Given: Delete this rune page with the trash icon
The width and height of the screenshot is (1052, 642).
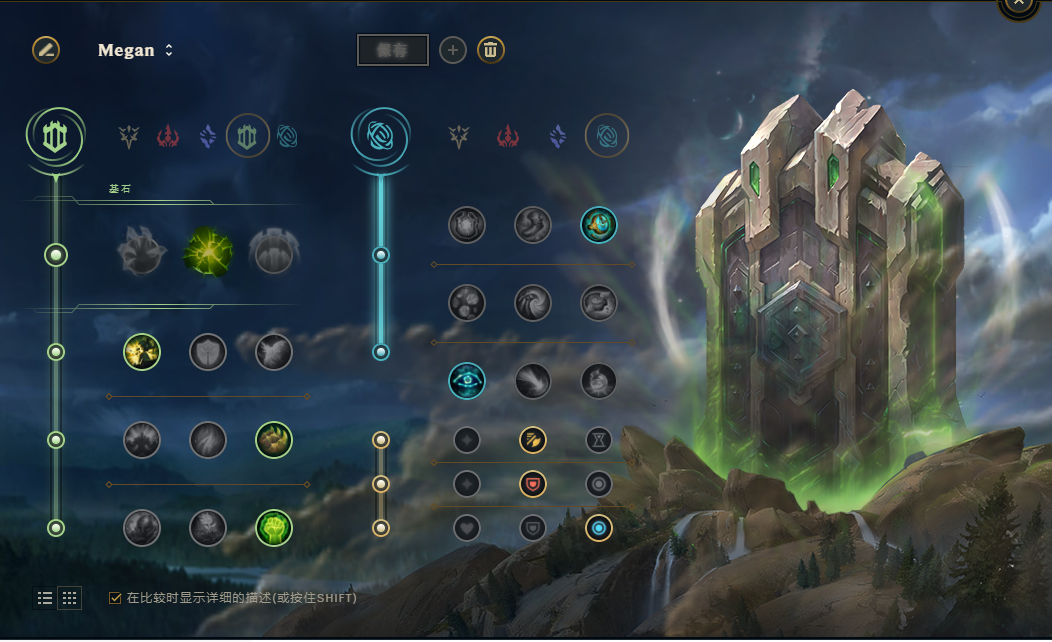Looking at the screenshot, I should (x=490, y=50).
